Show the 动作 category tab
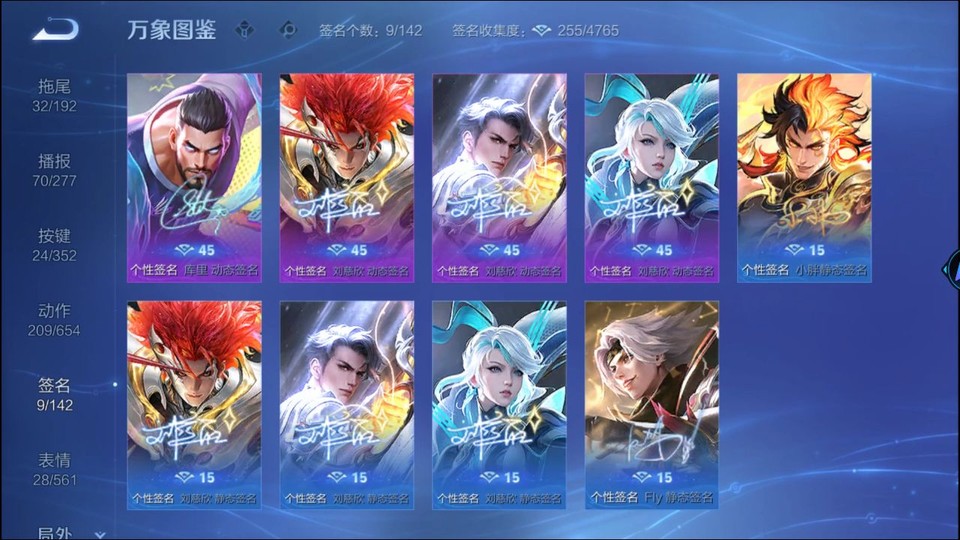Image resolution: width=960 pixels, height=540 pixels. click(54, 321)
